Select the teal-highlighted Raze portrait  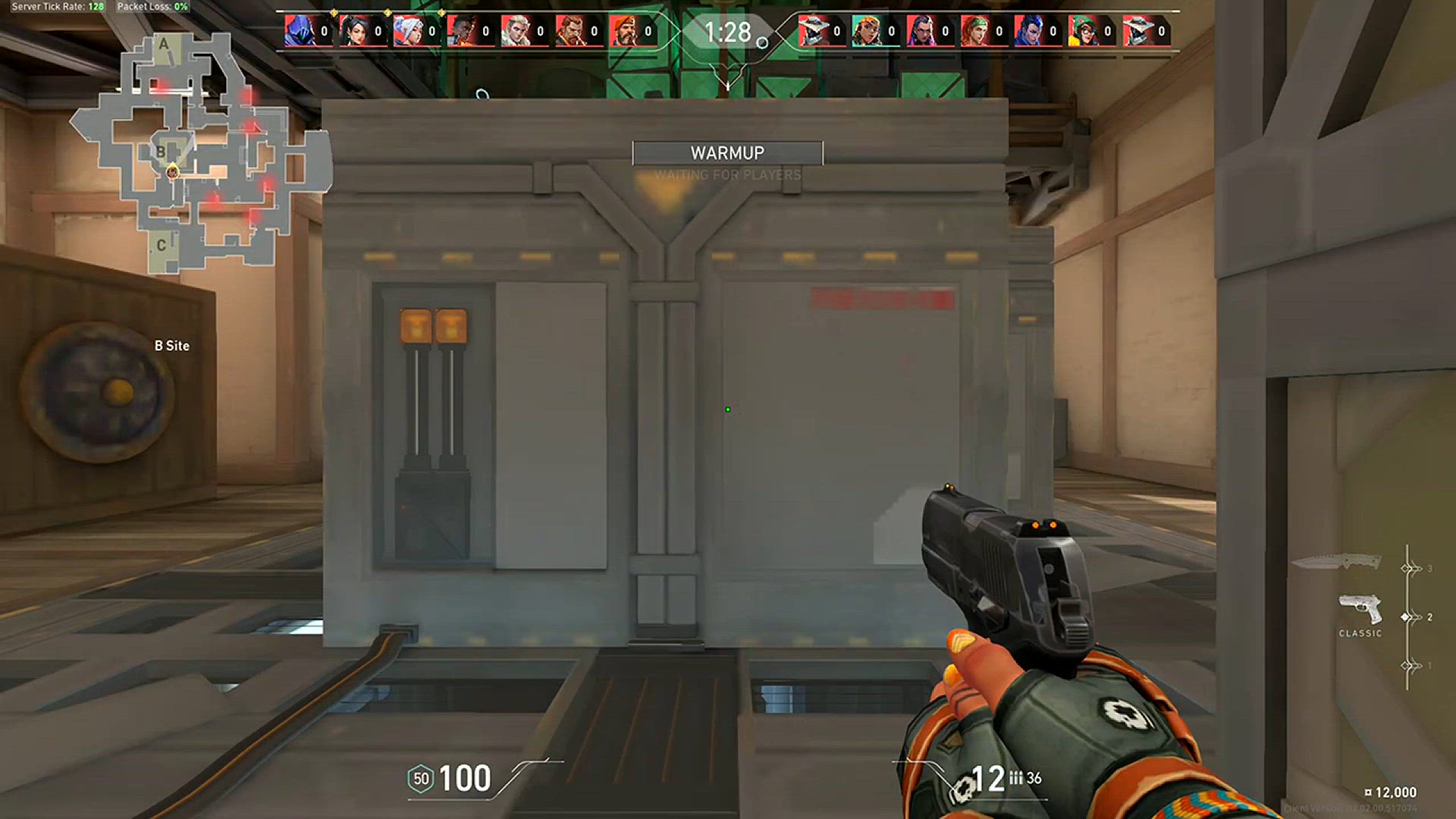(x=866, y=31)
